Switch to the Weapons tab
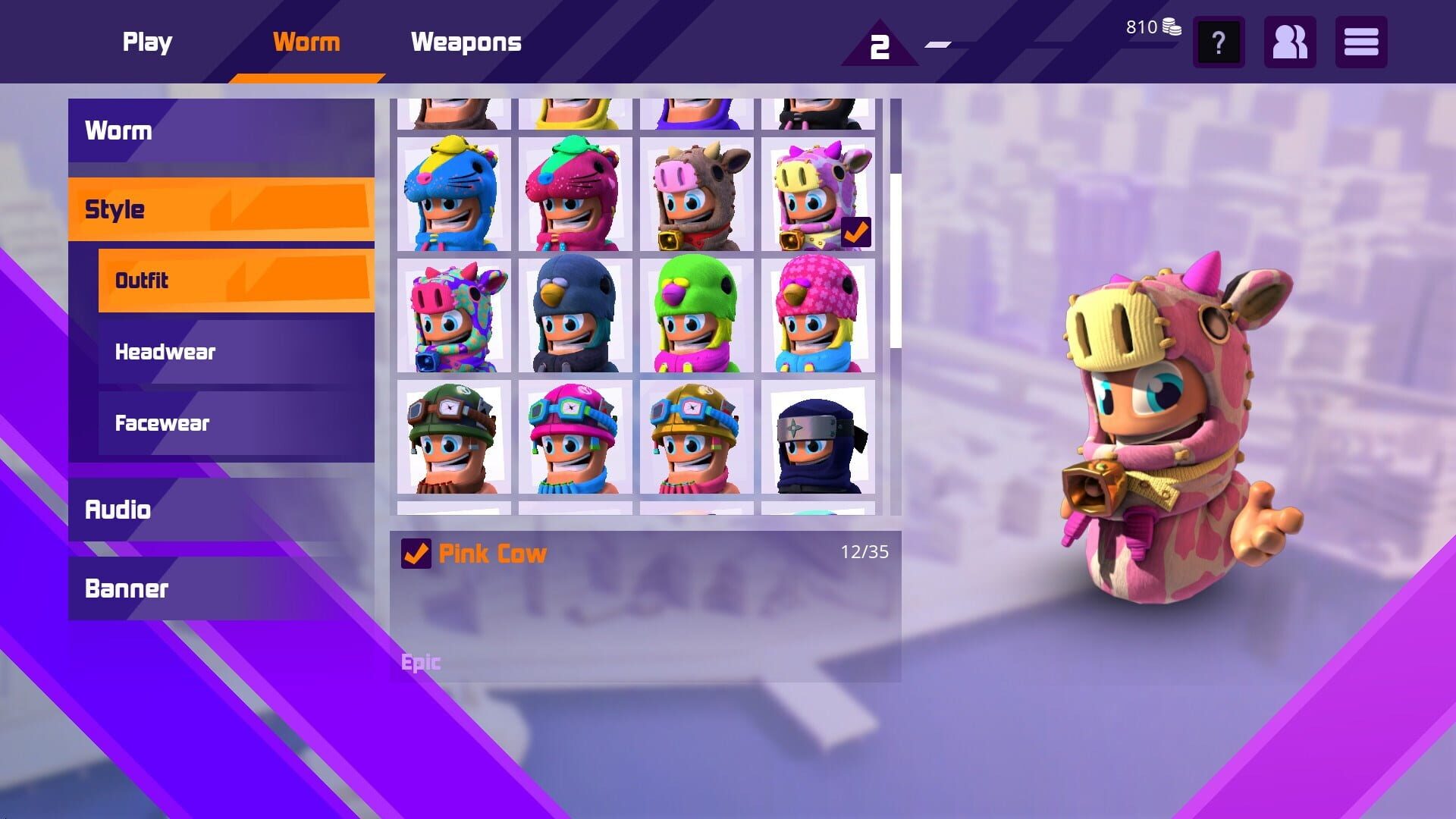Screen dimensions: 1456x819 click(466, 42)
